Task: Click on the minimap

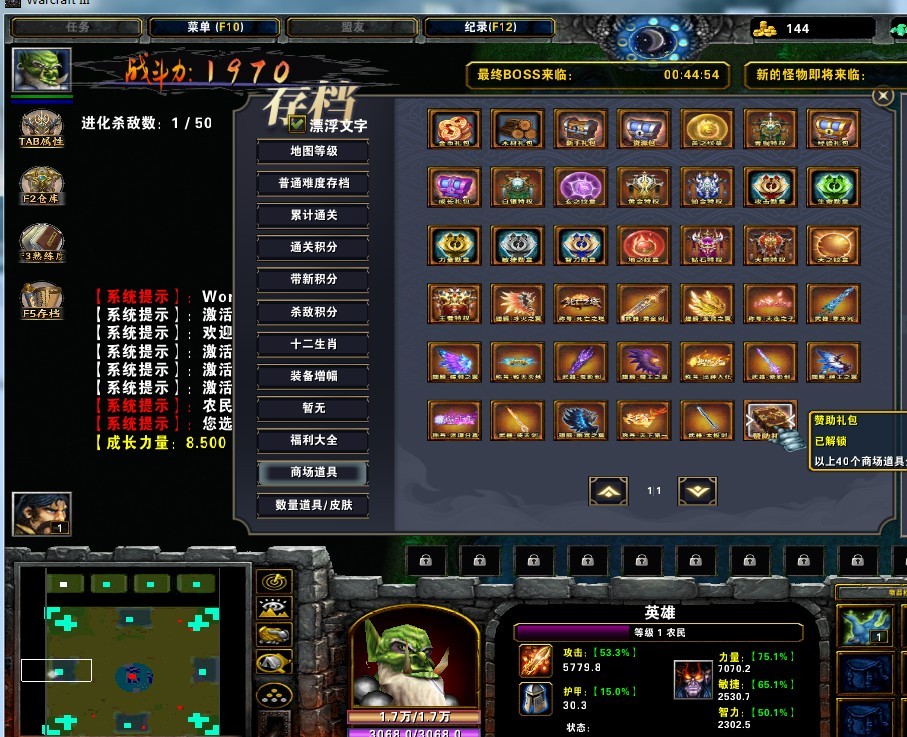Action: coord(132,651)
